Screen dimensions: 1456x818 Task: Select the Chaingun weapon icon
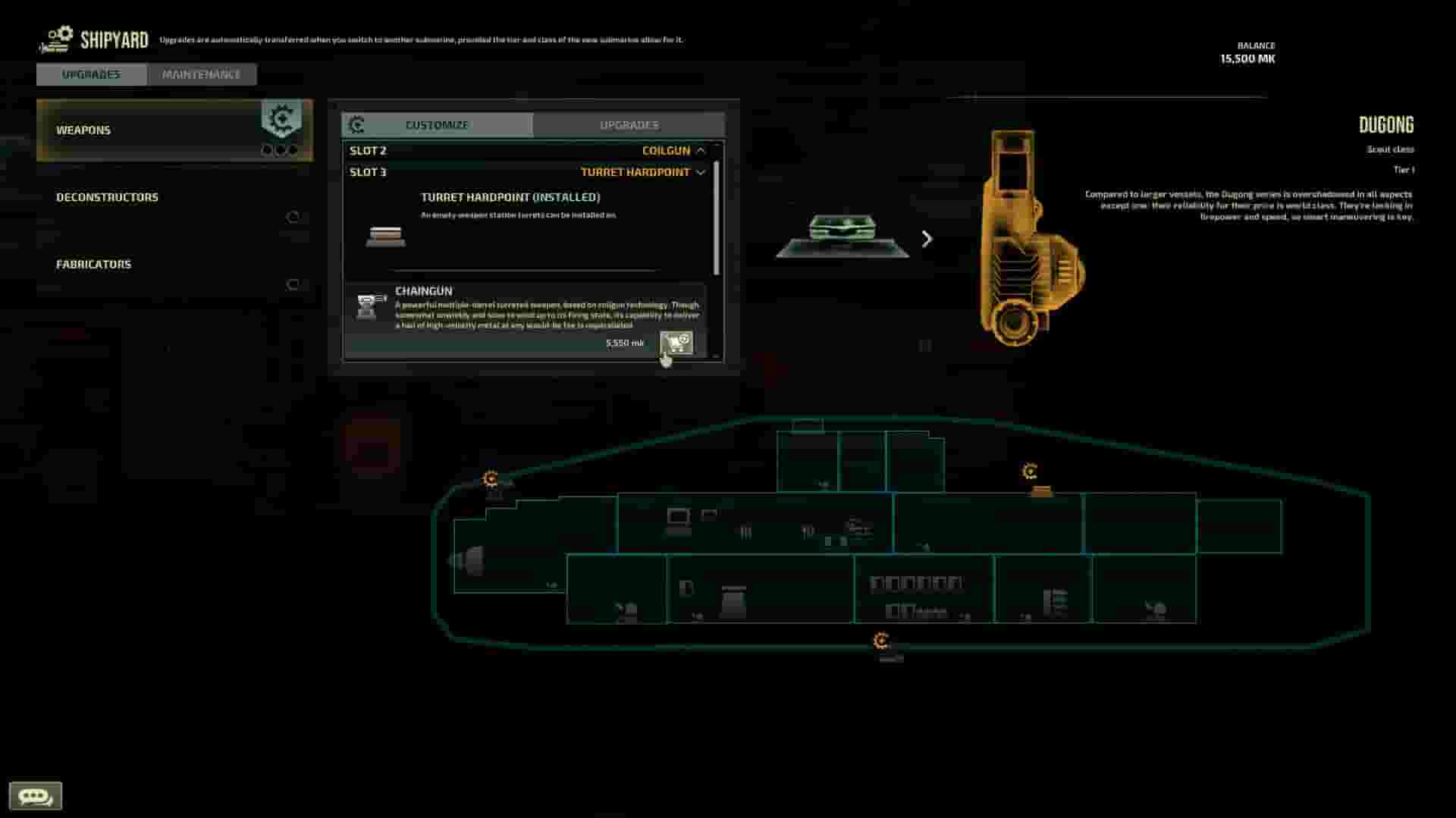point(369,306)
